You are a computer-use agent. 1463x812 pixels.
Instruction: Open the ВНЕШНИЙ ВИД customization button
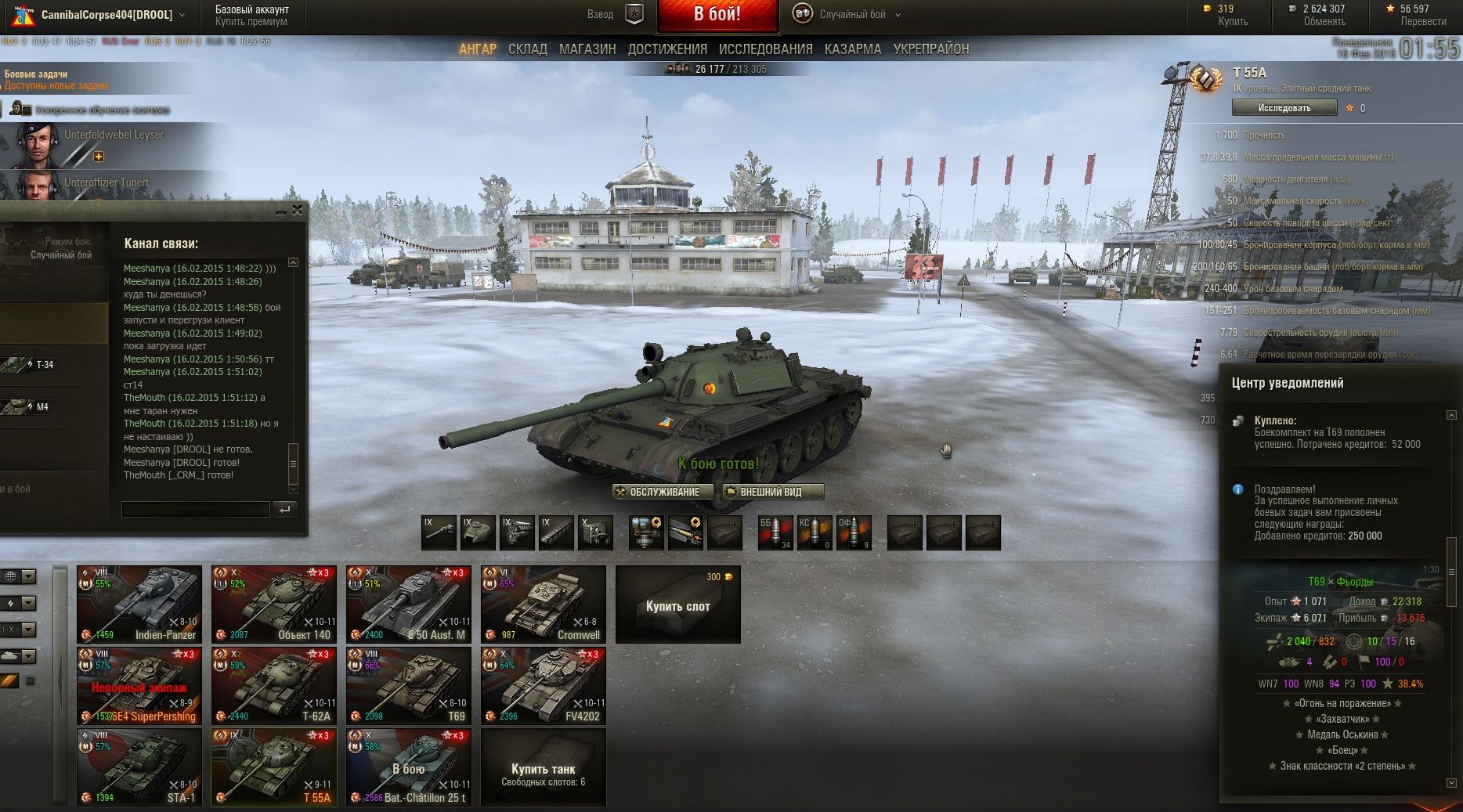[773, 492]
